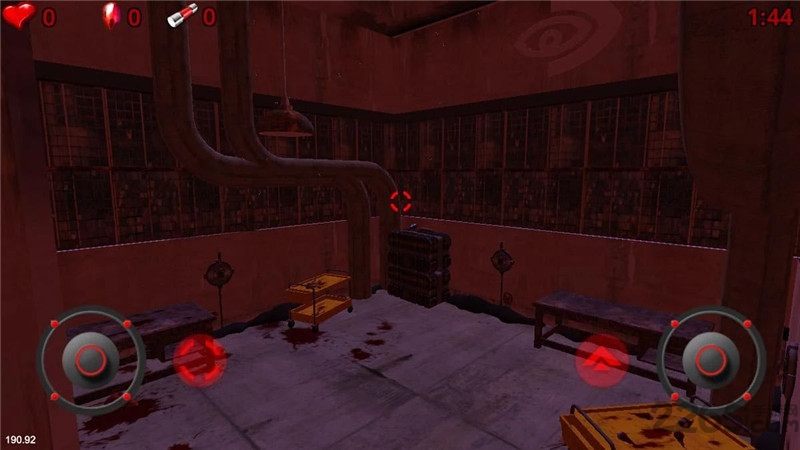Tap the right look joystick knob
Image resolution: width=800 pixels, height=450 pixels.
[711, 360]
